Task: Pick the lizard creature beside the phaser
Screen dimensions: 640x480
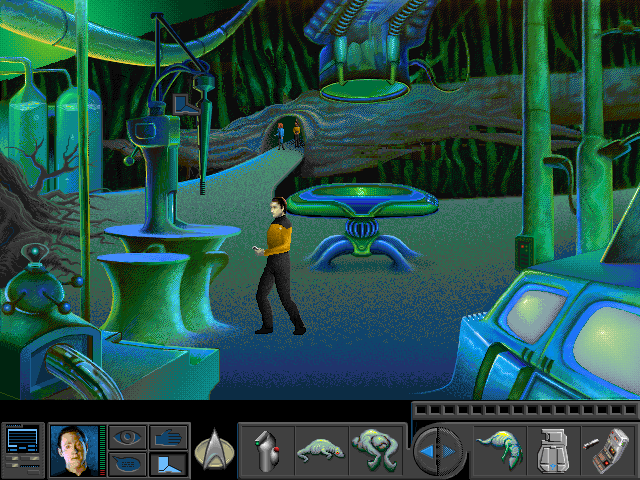Action: pos(323,448)
